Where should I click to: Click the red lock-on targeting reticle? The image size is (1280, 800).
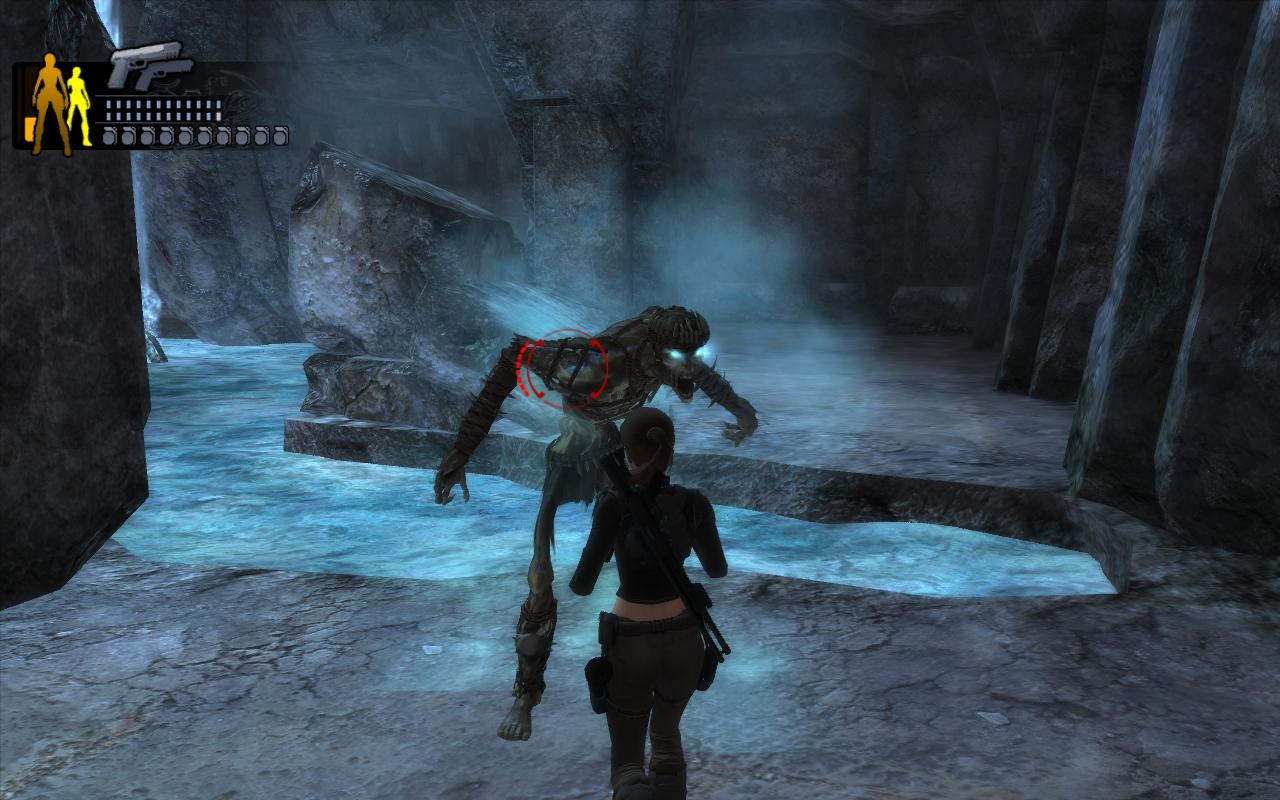pyautogui.click(x=562, y=369)
